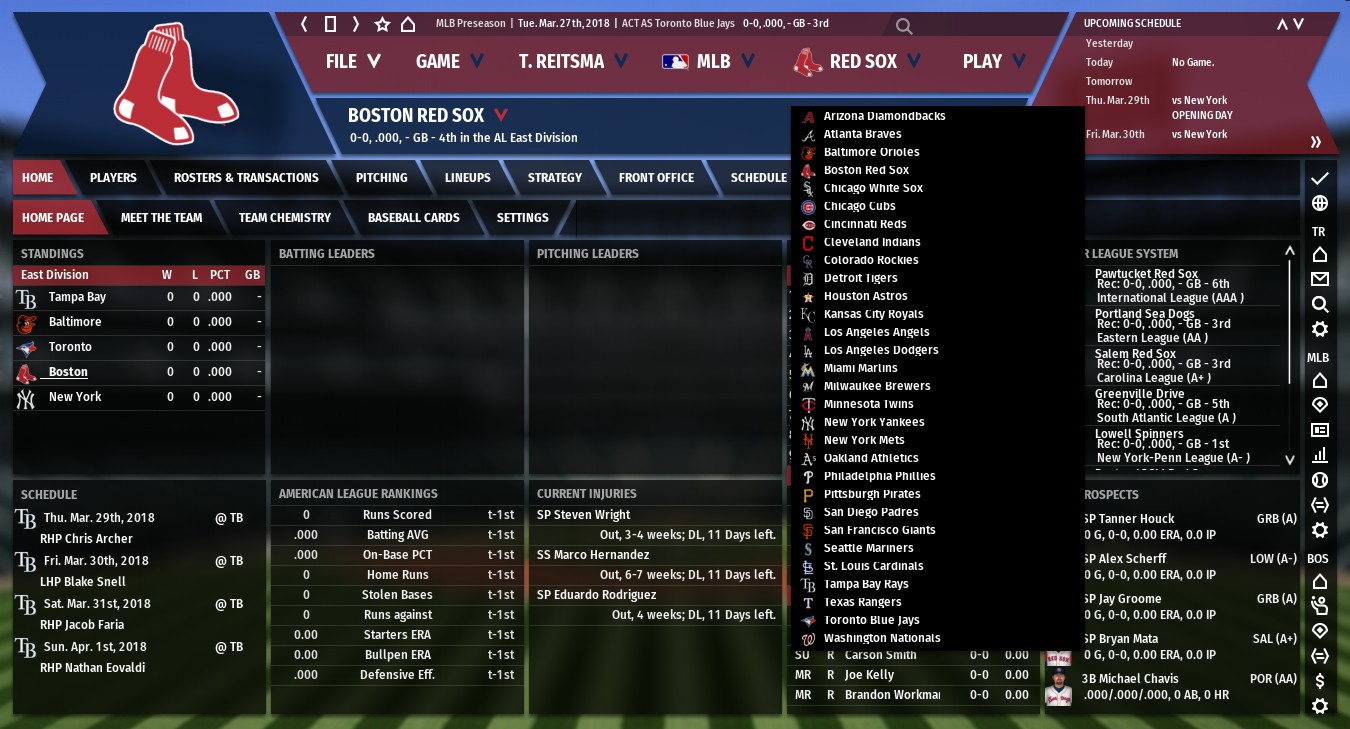Image resolution: width=1350 pixels, height=729 pixels.
Task: Open the PLAY menu
Action: click(993, 62)
